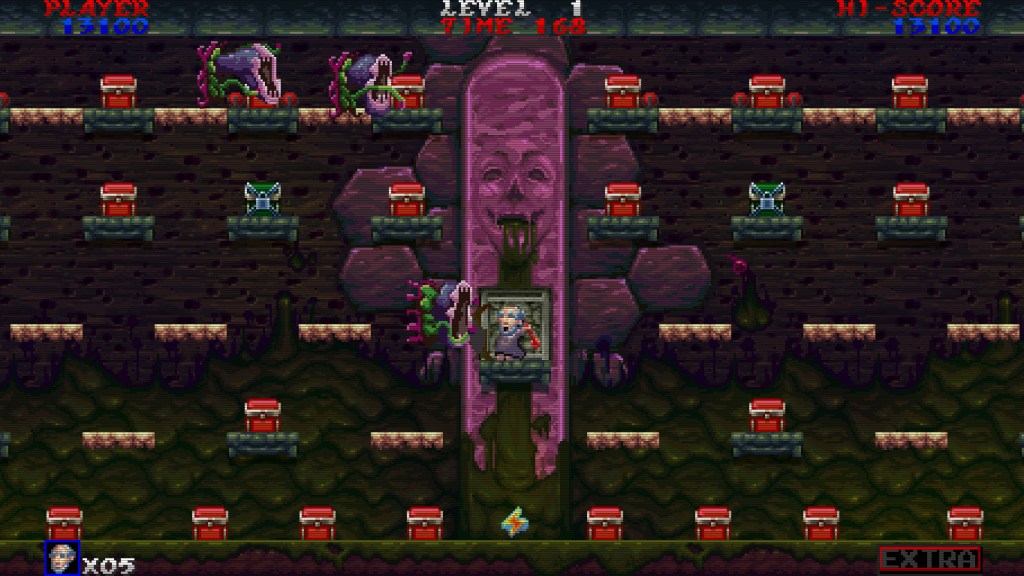Select the EXTRA letters indicator

929,559
